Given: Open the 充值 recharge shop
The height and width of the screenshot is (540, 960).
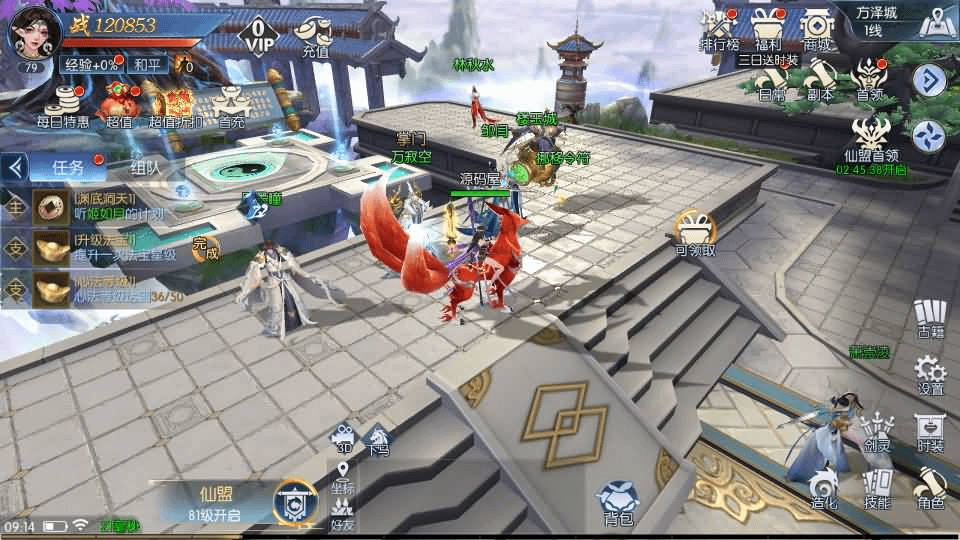Looking at the screenshot, I should click(315, 37).
